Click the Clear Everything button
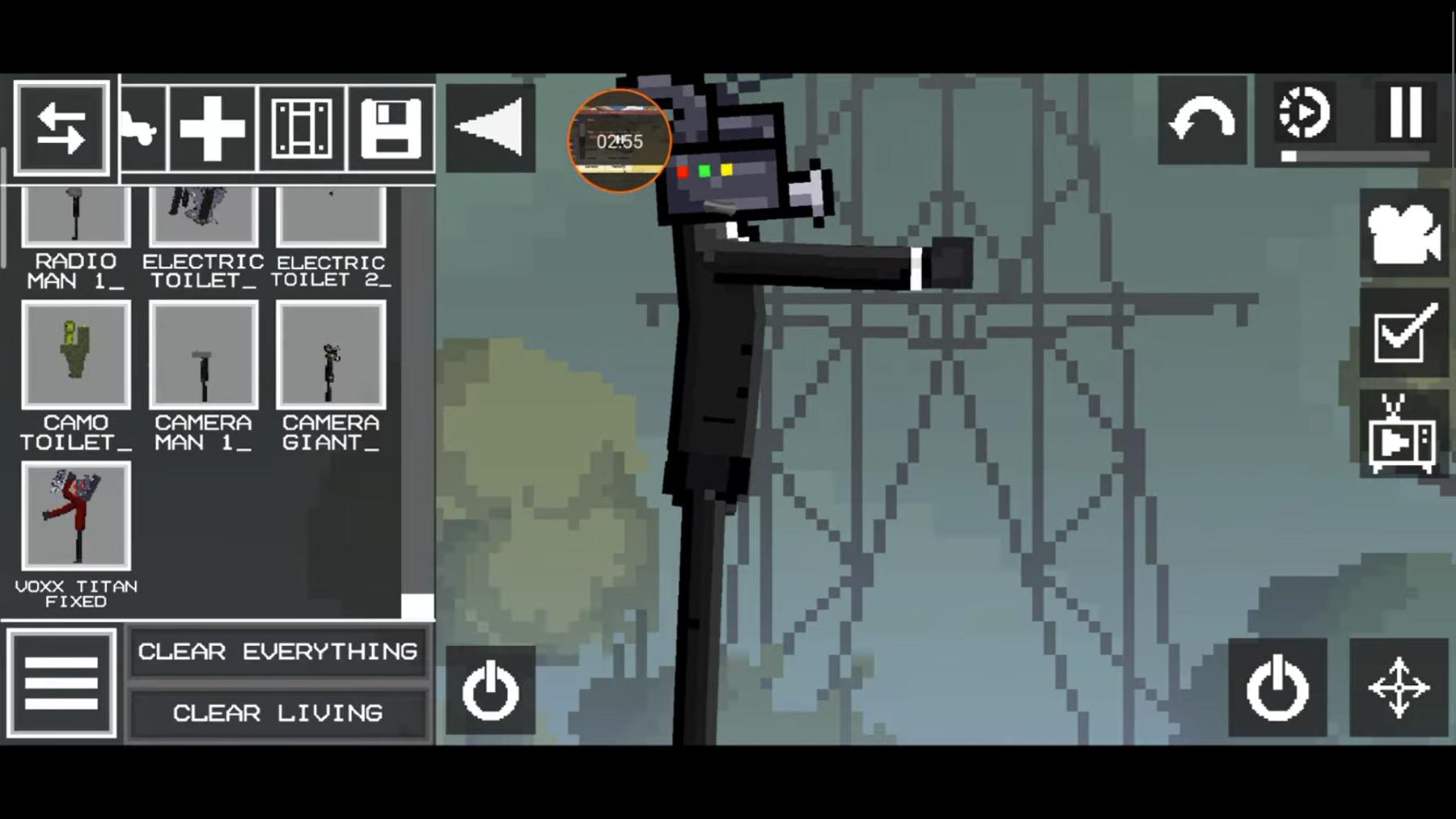This screenshot has height=819, width=1456. (277, 652)
